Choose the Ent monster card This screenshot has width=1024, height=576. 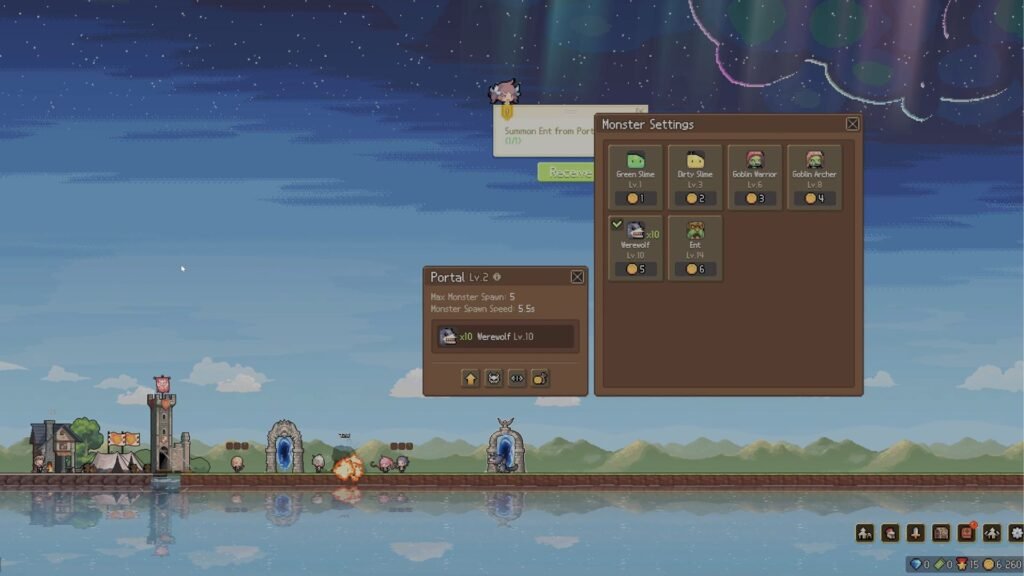click(x=695, y=247)
